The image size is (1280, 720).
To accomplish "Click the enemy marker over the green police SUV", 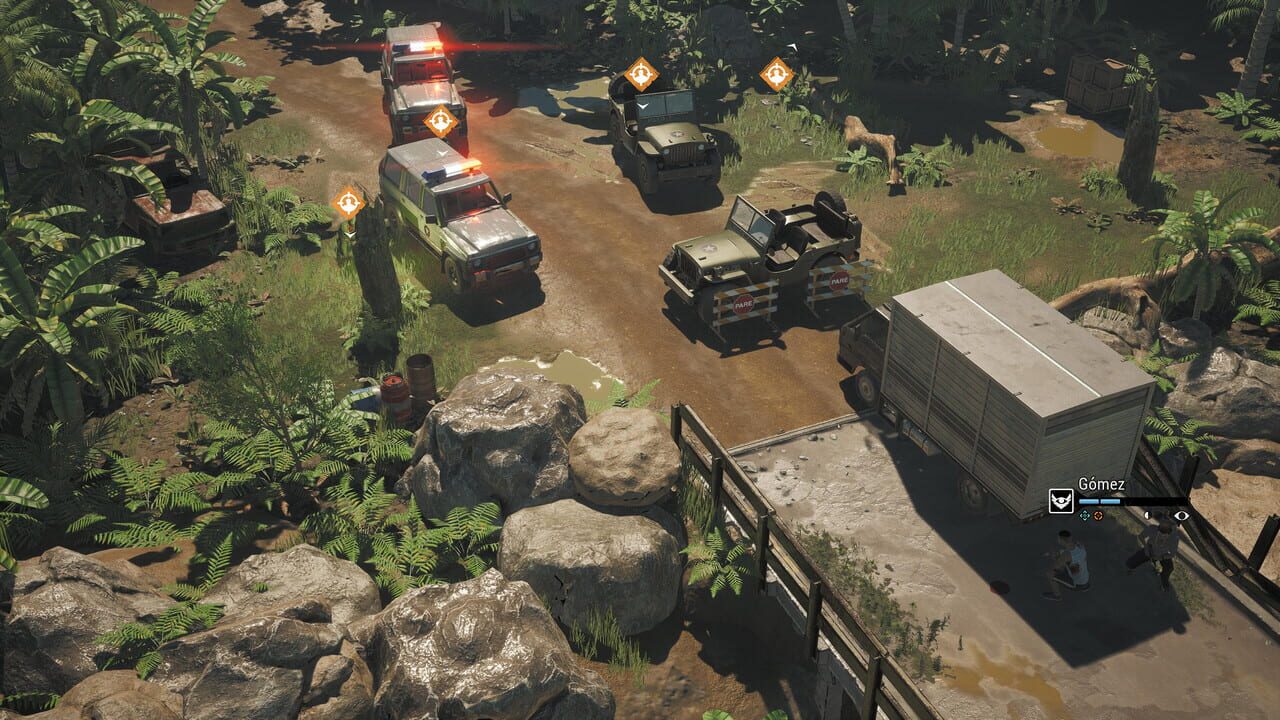I will [x=348, y=202].
